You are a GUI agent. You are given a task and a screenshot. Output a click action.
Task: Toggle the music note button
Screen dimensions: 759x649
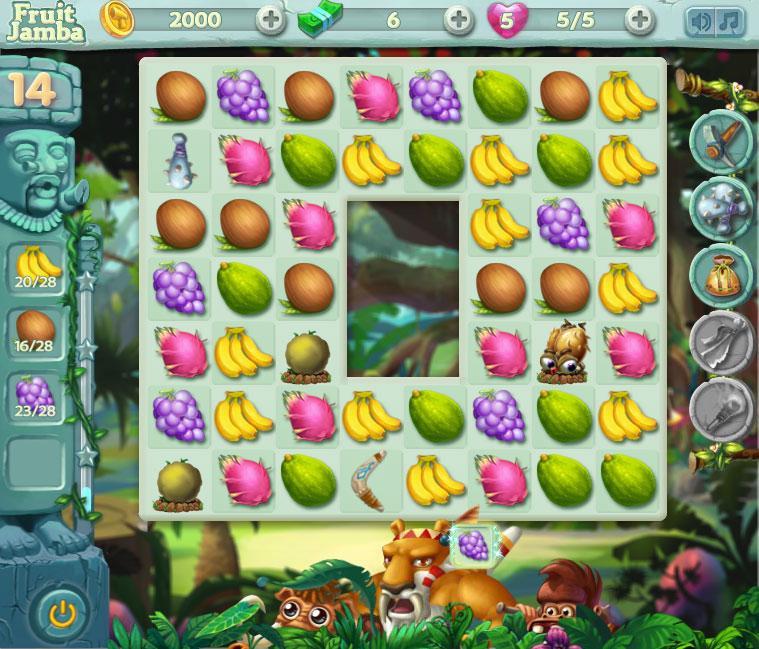coord(730,21)
